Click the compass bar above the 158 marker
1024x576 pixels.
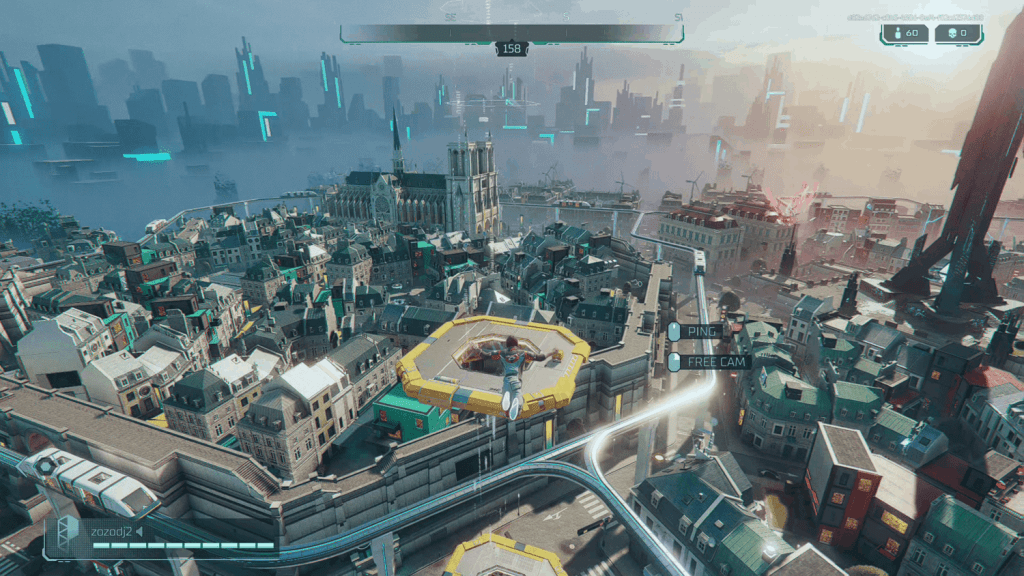click(511, 33)
